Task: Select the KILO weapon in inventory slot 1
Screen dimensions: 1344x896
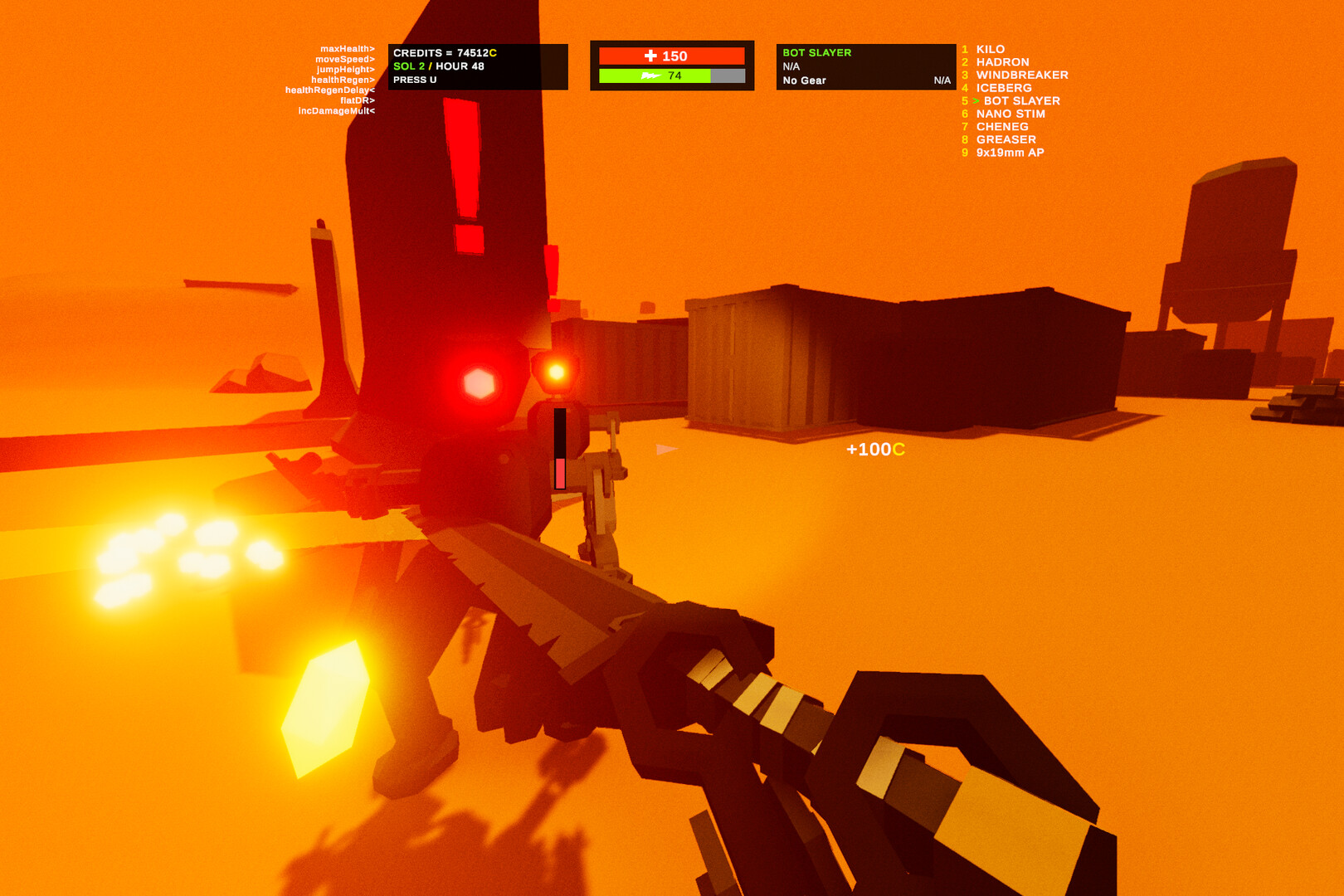Action: tap(991, 49)
